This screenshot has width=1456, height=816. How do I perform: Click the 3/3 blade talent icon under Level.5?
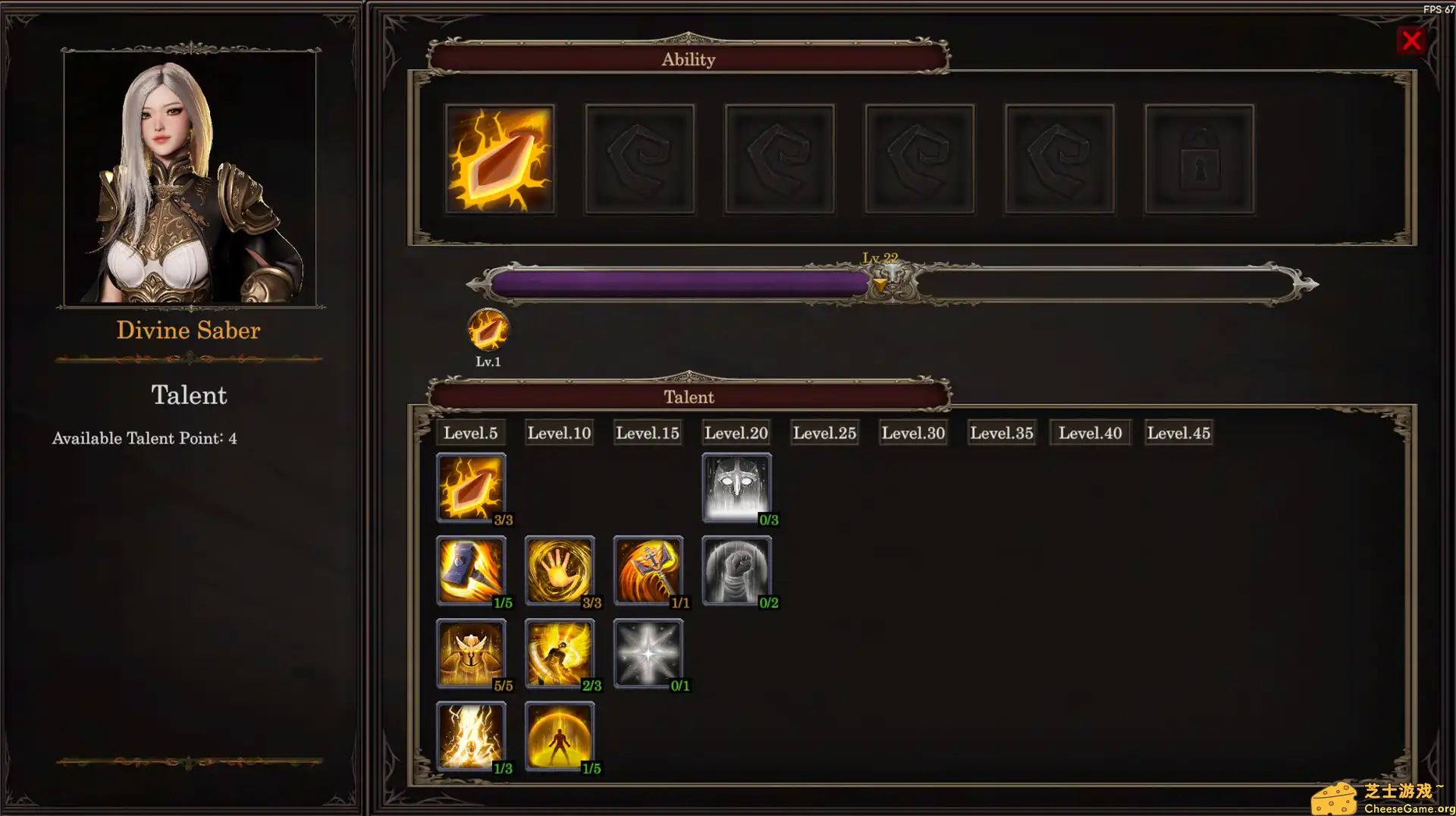pos(471,485)
